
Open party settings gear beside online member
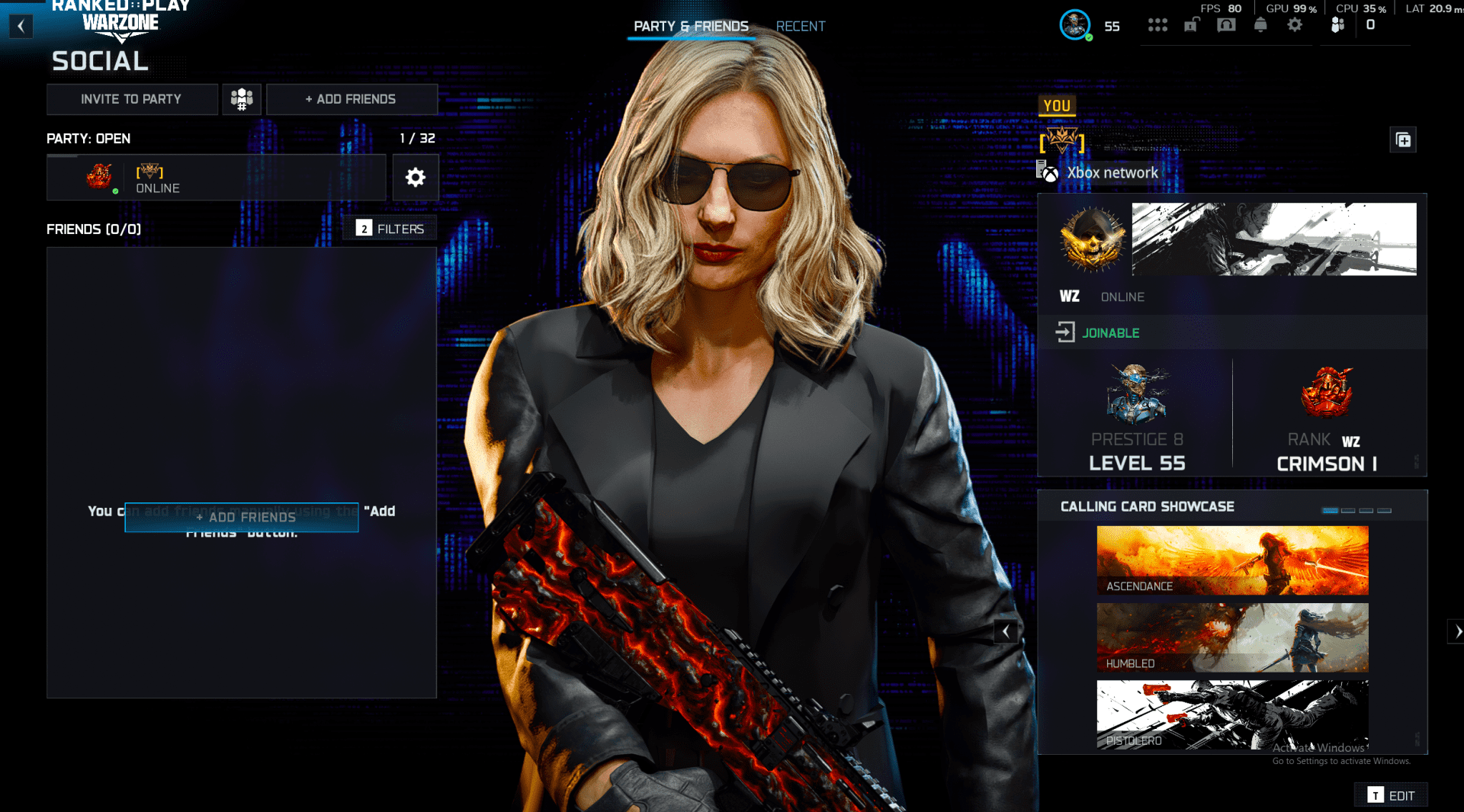tap(415, 177)
